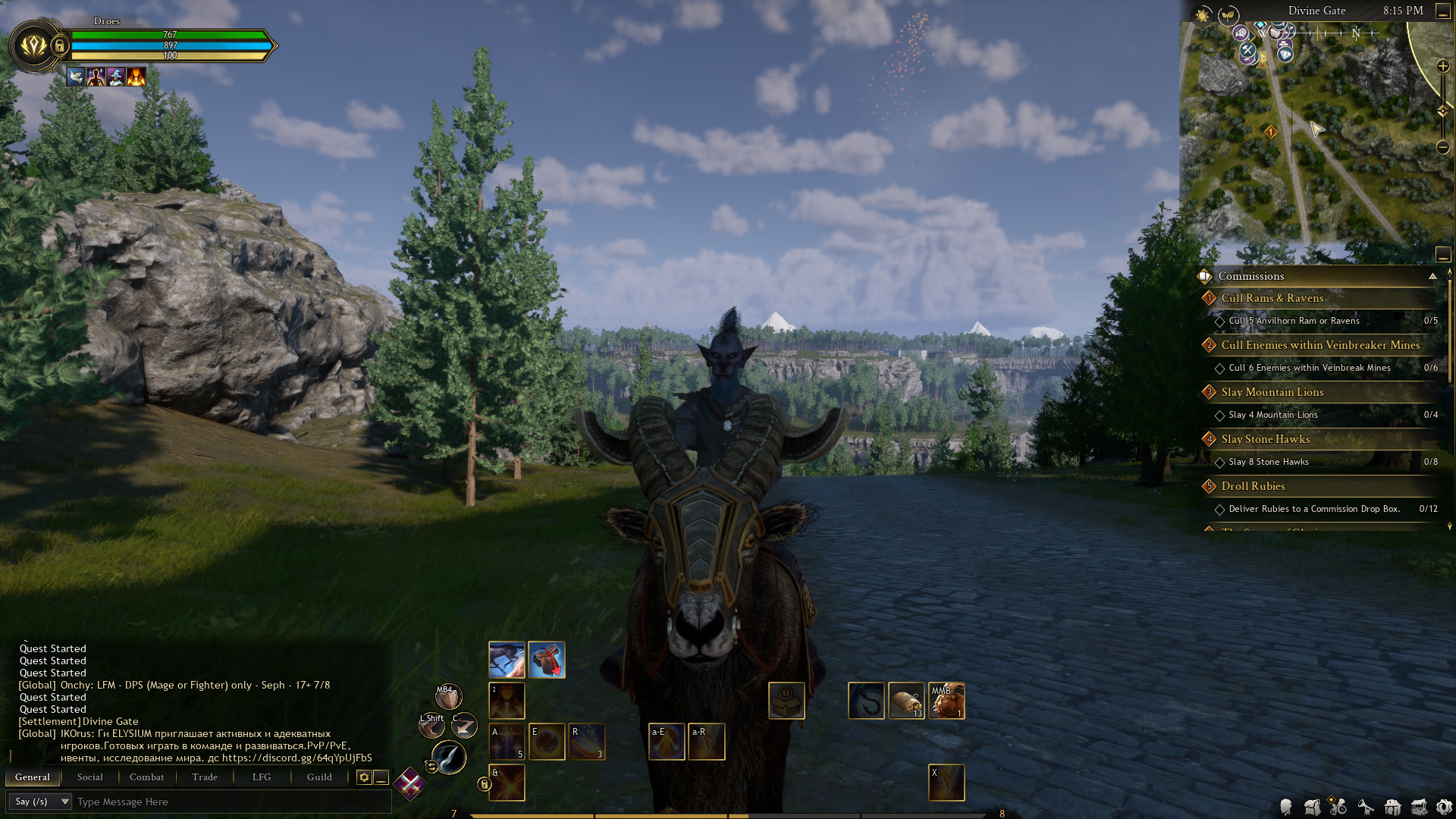The image size is (1456, 819).
Task: Zoom in the minimap with plus button
Action: 1443,67
